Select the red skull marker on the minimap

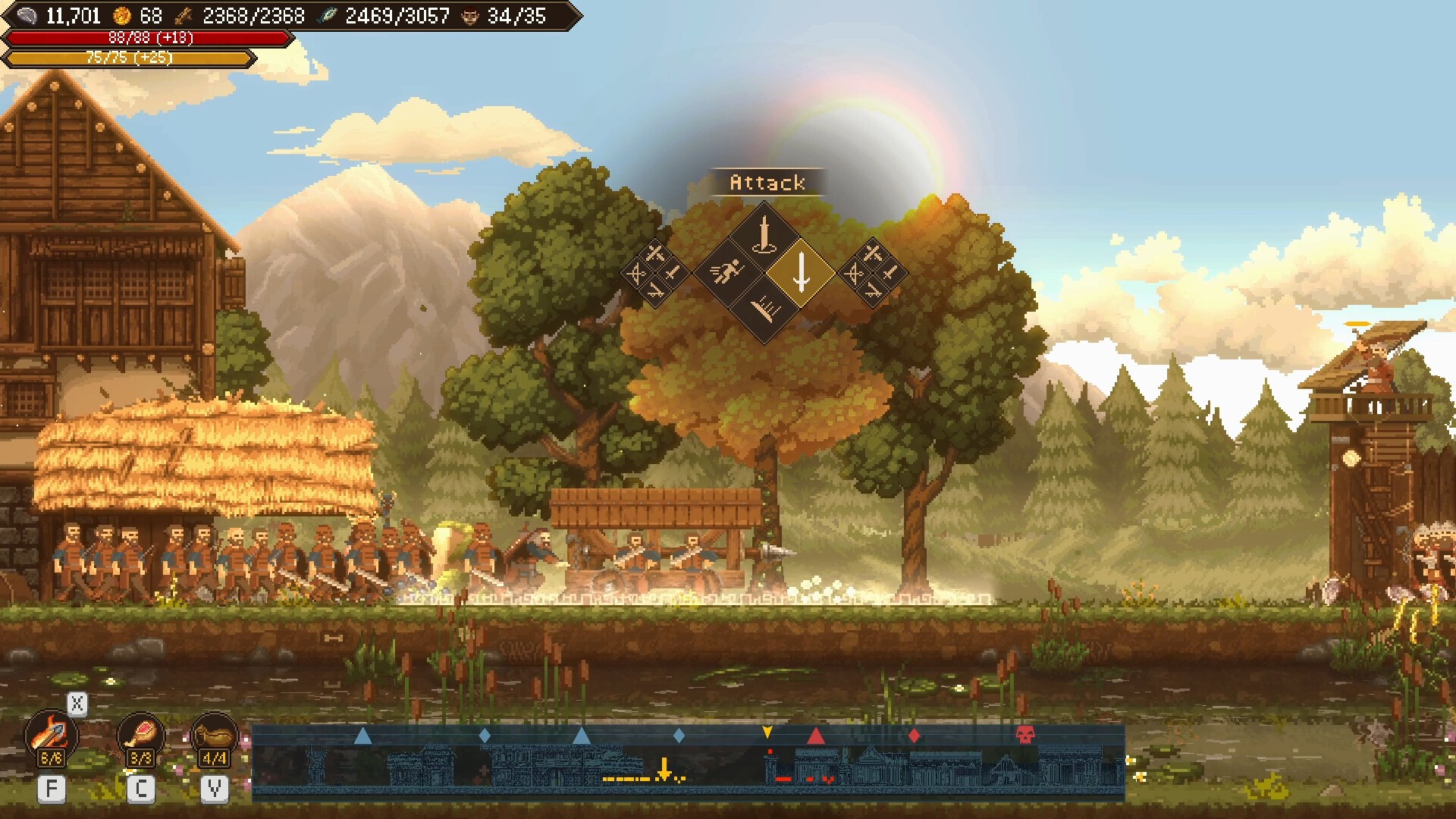[1025, 735]
